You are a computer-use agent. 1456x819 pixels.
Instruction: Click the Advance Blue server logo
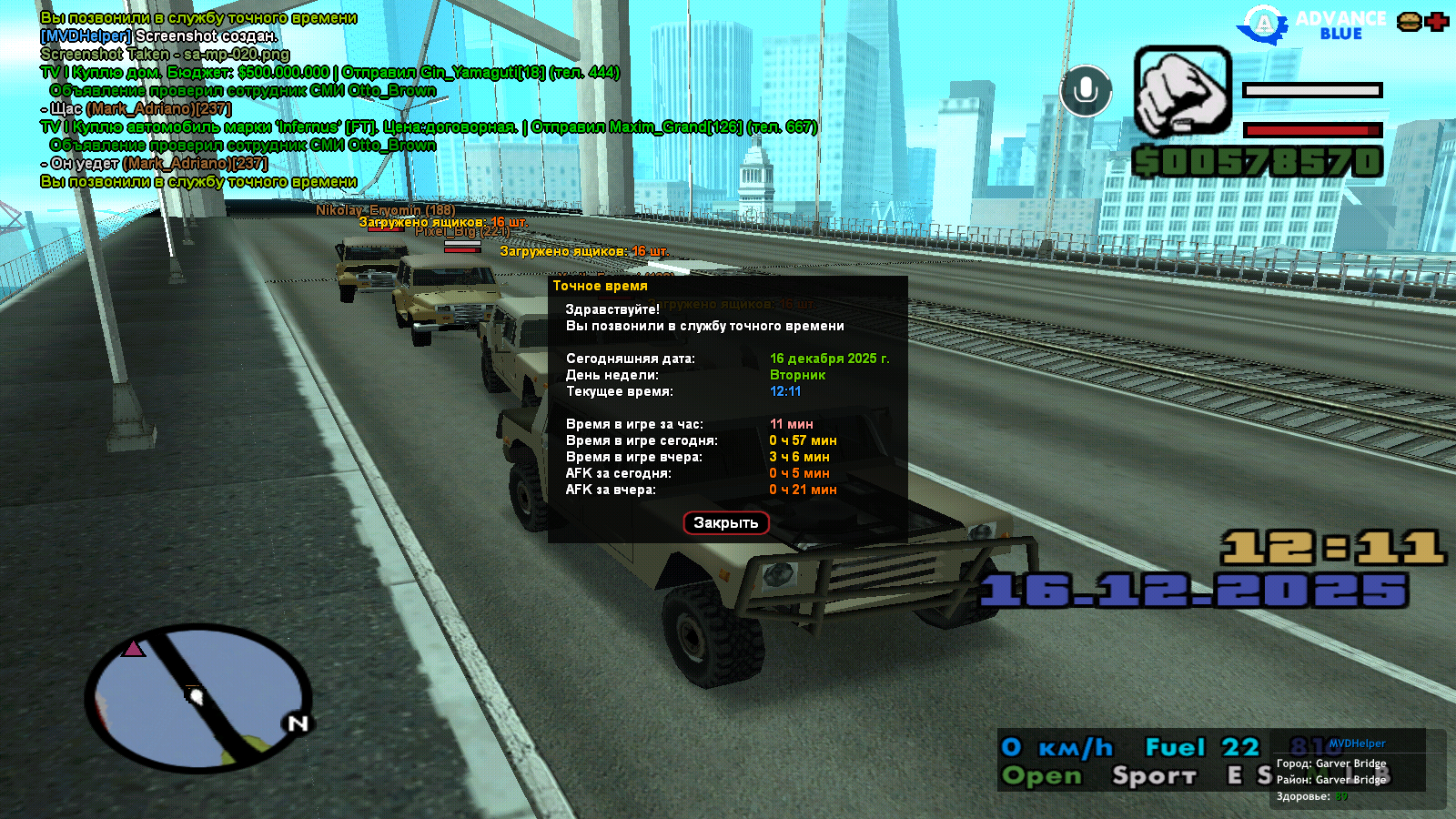(1311, 25)
